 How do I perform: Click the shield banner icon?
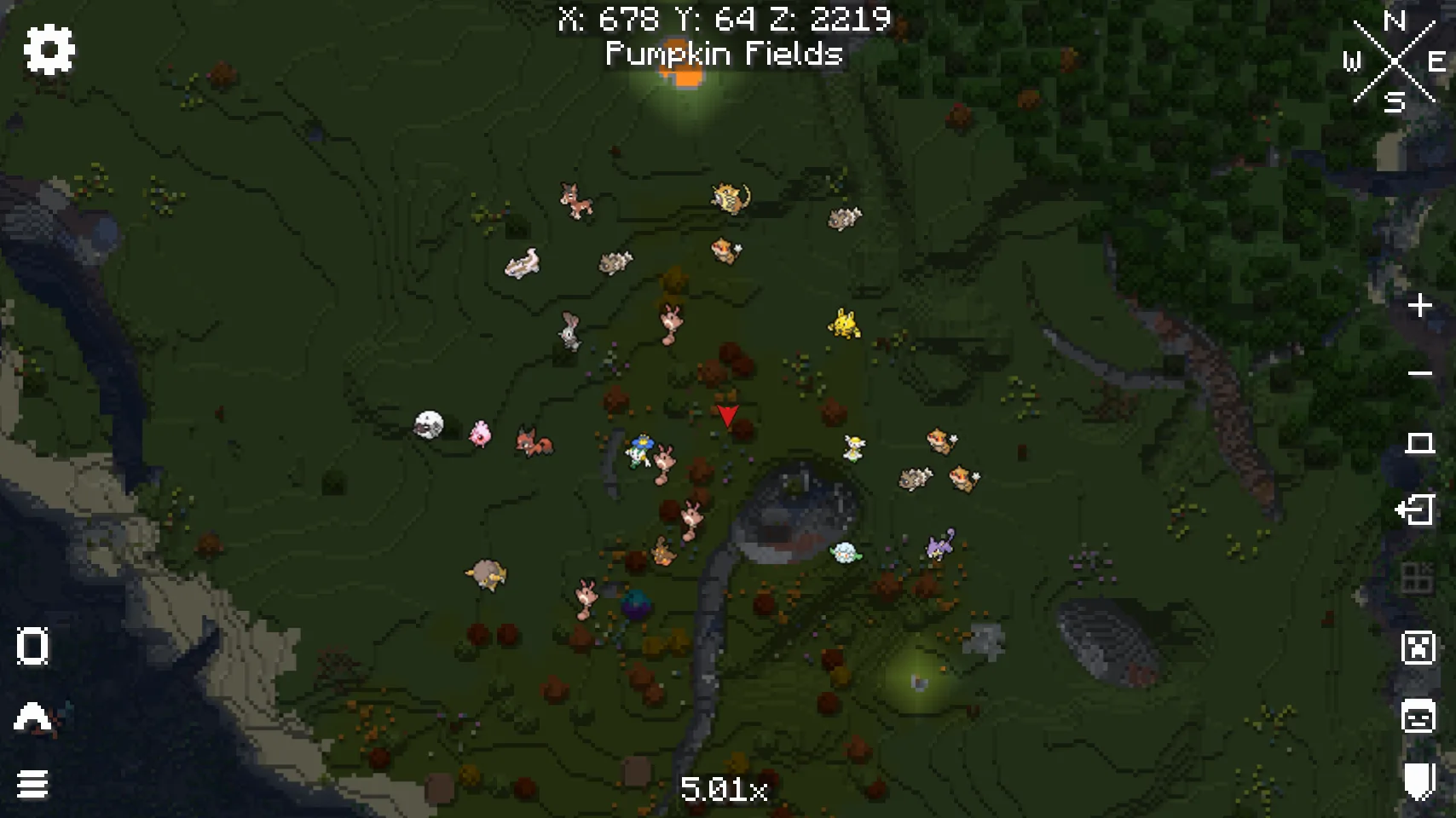[x=1418, y=781]
